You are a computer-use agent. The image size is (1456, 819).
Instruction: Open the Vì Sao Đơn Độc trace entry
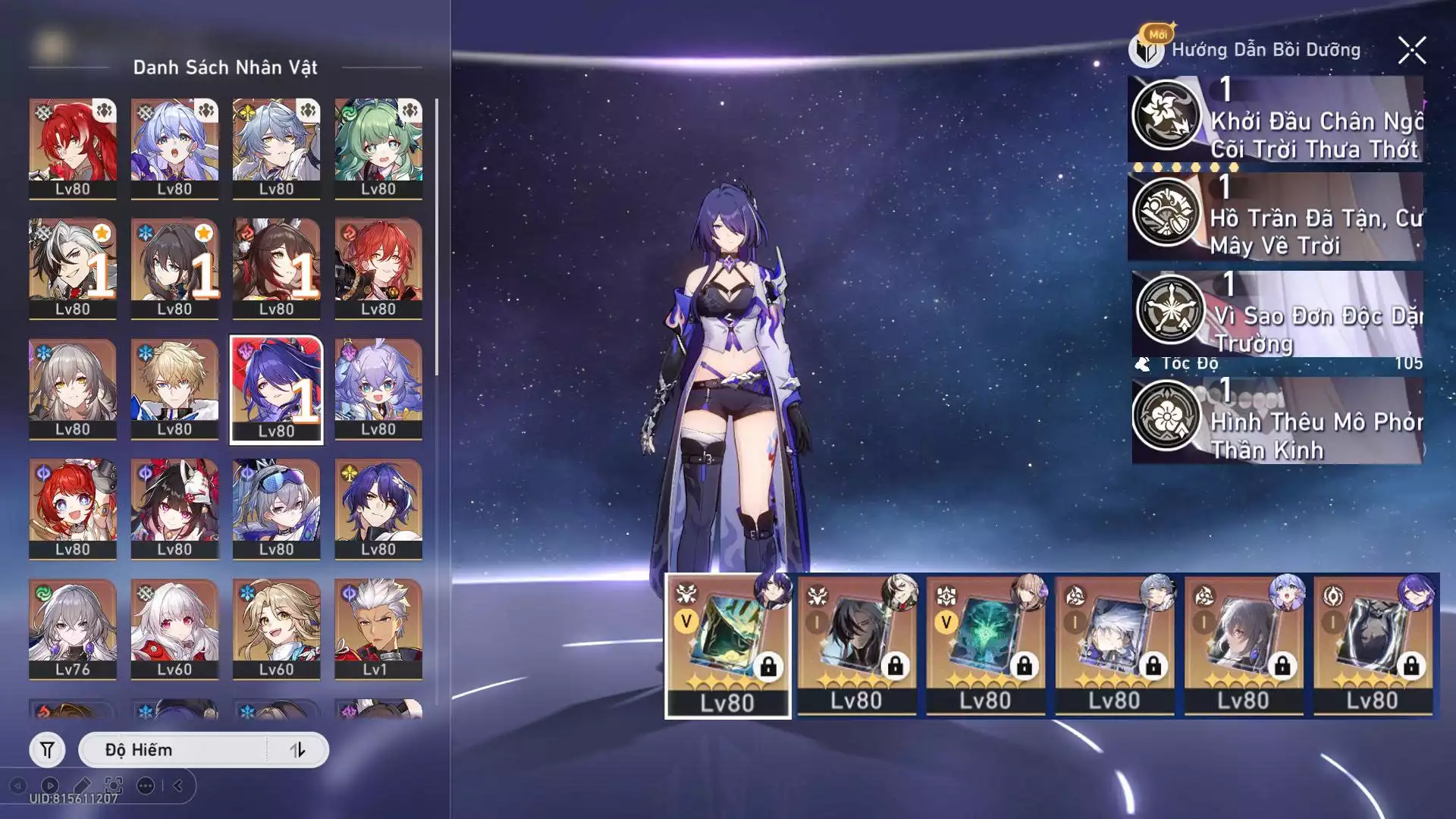[x=1277, y=314]
